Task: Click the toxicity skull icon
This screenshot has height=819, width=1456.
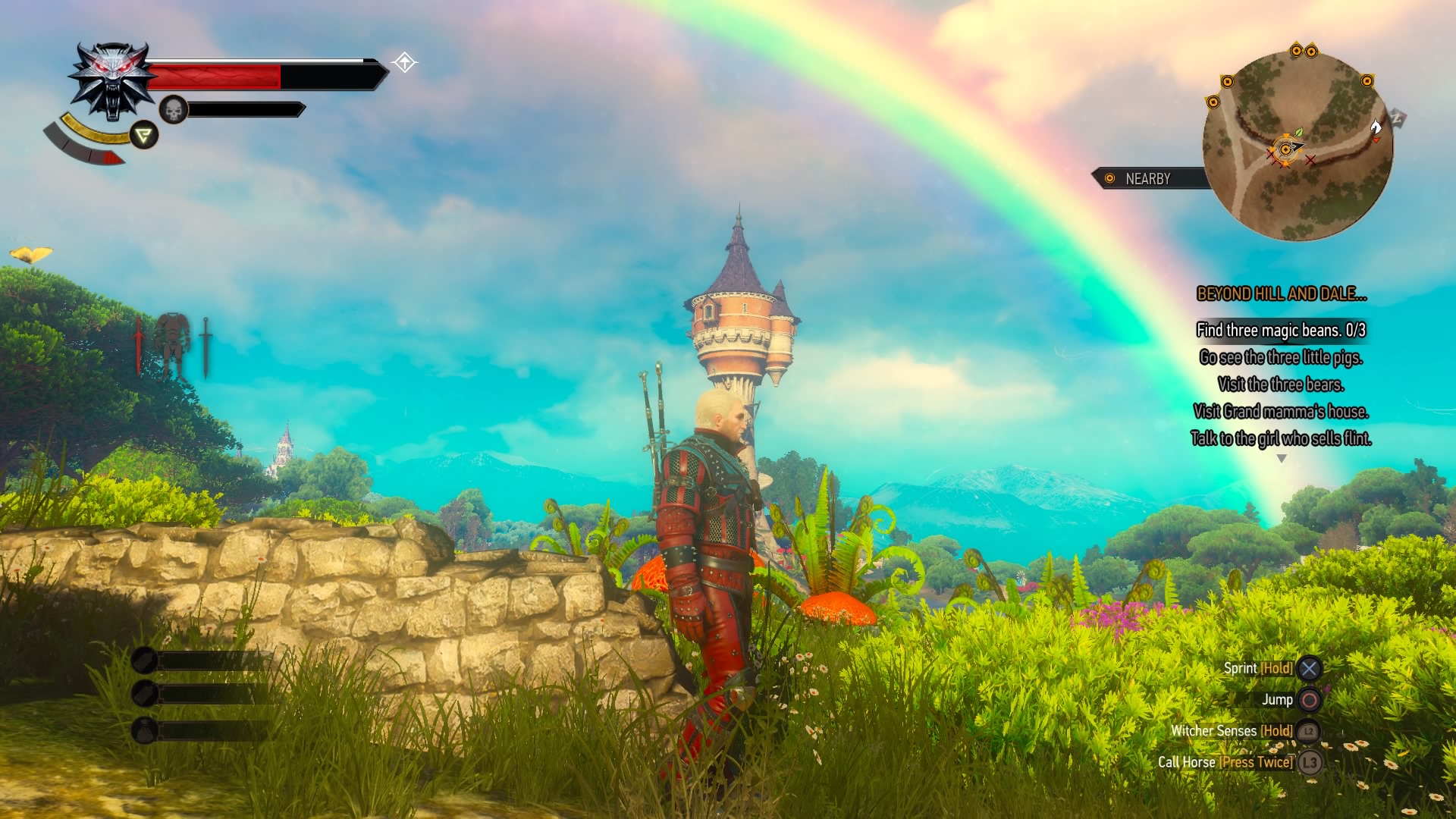Action: click(x=174, y=111)
